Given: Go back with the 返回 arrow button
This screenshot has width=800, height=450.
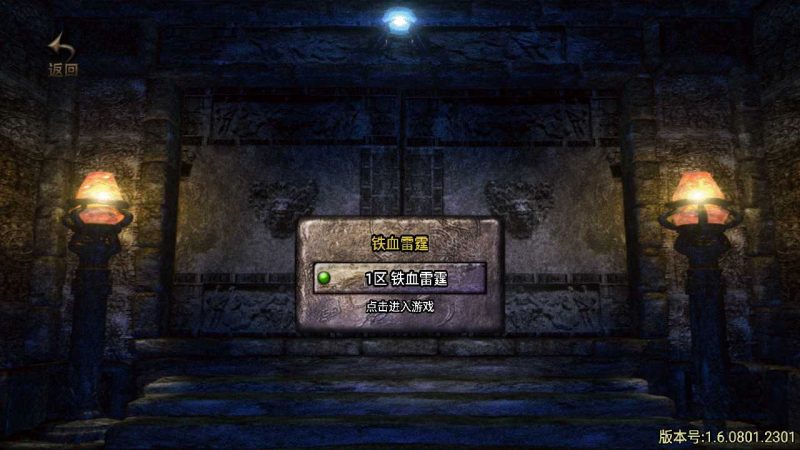Looking at the screenshot, I should [x=62, y=54].
